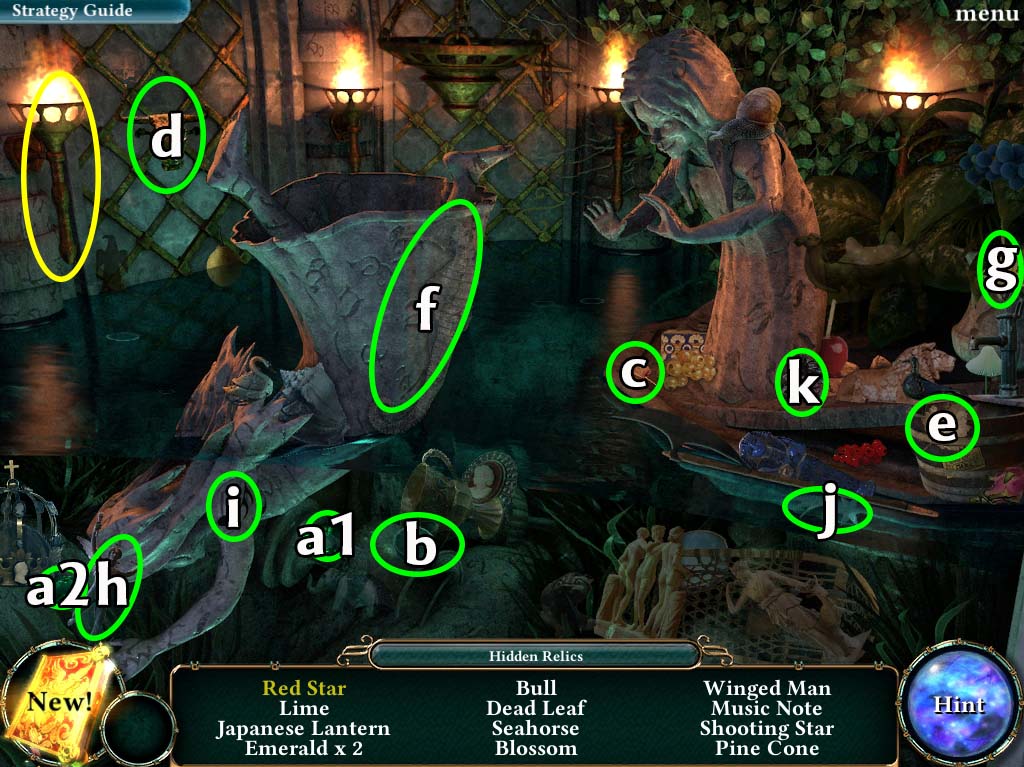Open the game menu
This screenshot has height=767, width=1024.
[986, 13]
